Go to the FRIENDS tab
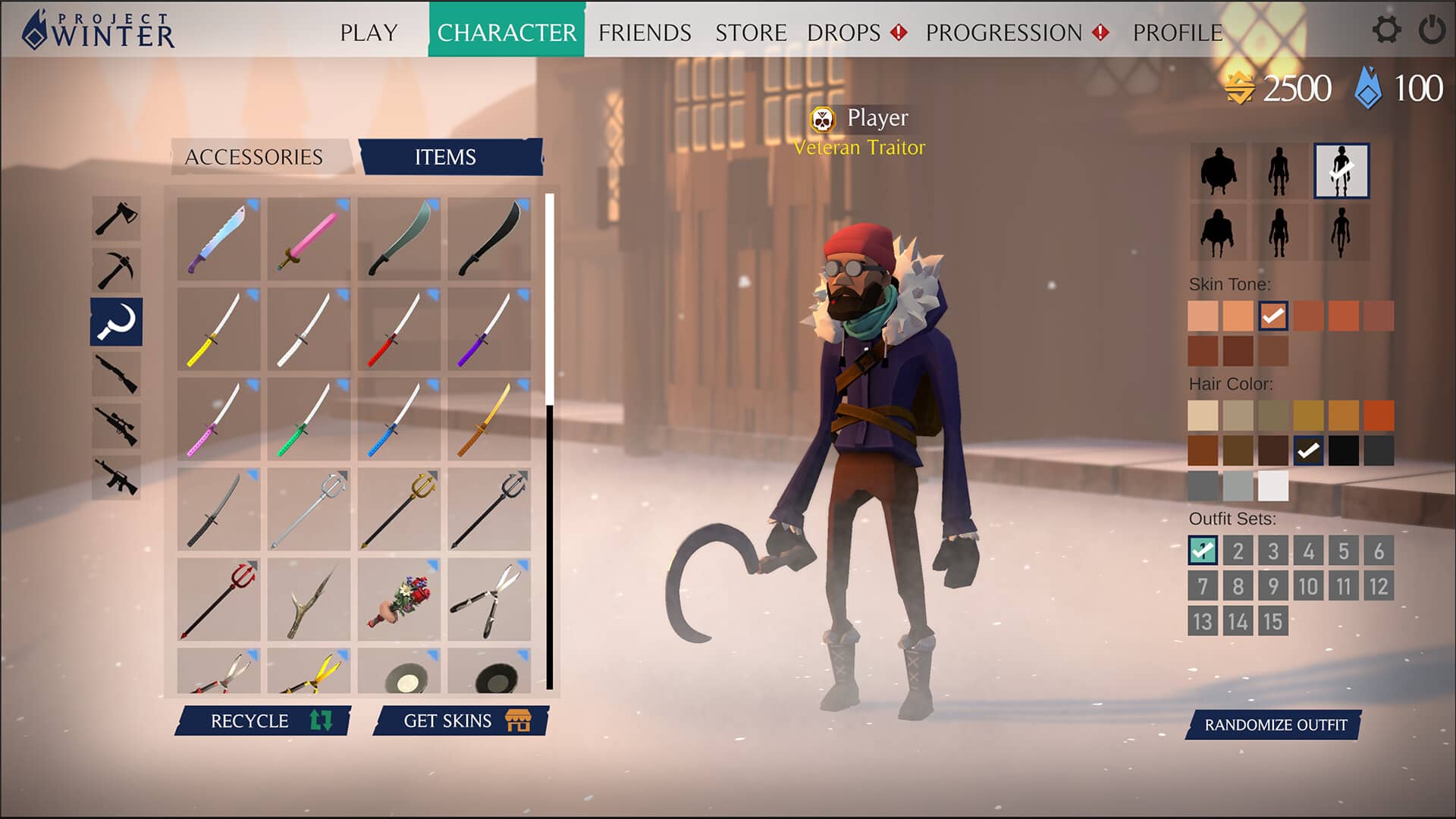Screen dimensions: 1456x819 tap(645, 33)
